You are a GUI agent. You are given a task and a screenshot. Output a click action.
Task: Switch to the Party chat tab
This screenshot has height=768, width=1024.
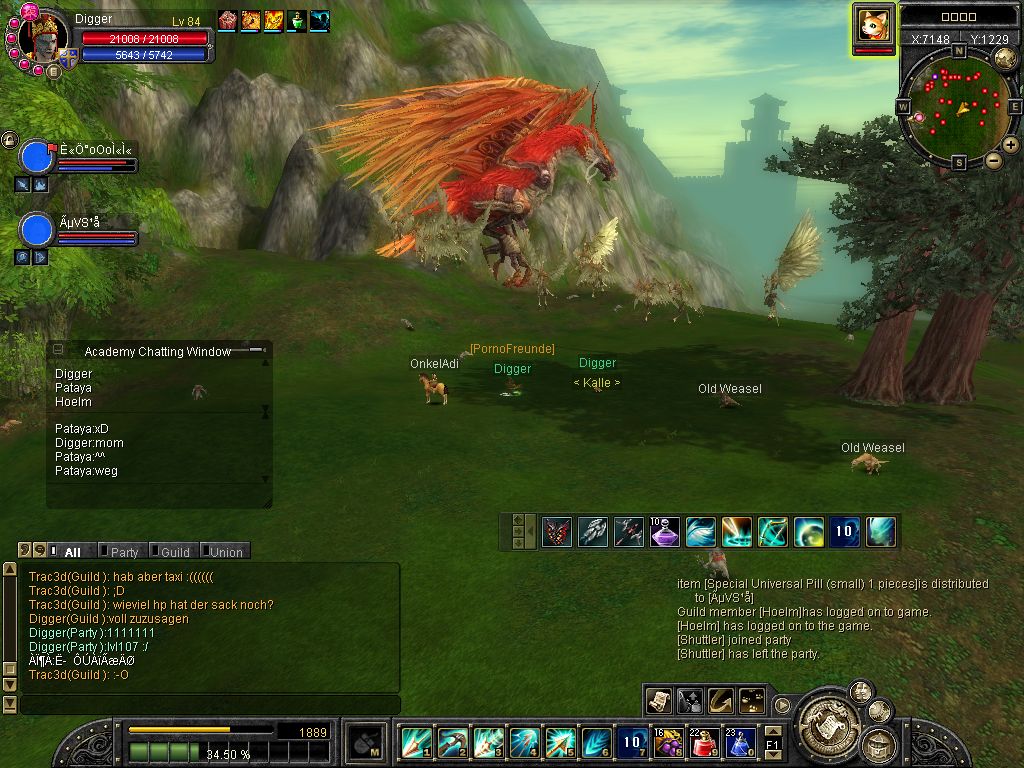click(x=123, y=551)
